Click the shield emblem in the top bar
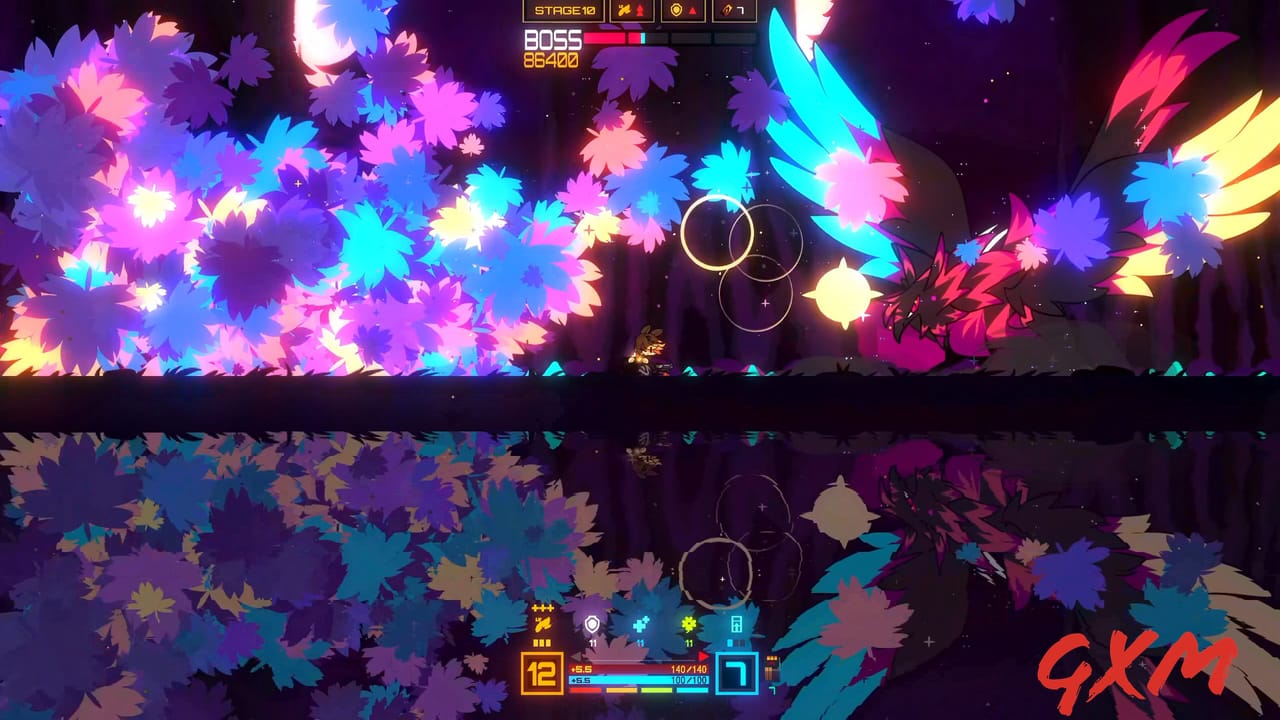The height and width of the screenshot is (720, 1280). 677,9
